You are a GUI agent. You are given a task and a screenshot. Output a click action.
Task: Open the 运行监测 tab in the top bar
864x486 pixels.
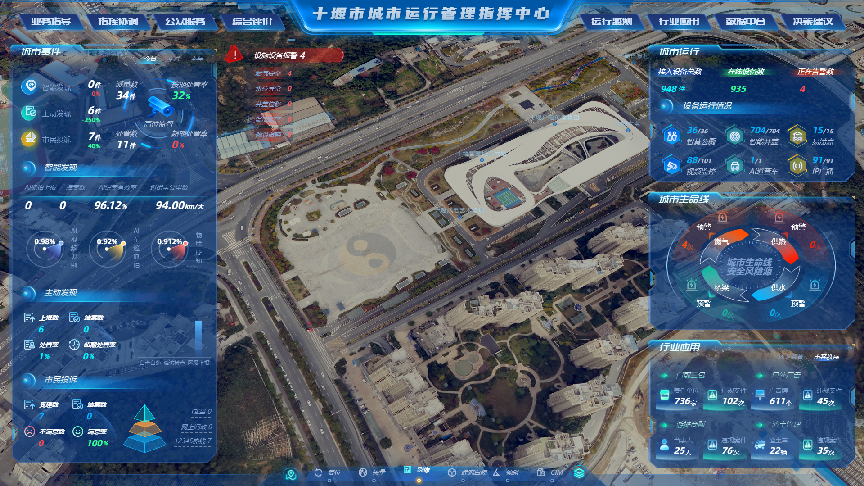click(x=612, y=20)
